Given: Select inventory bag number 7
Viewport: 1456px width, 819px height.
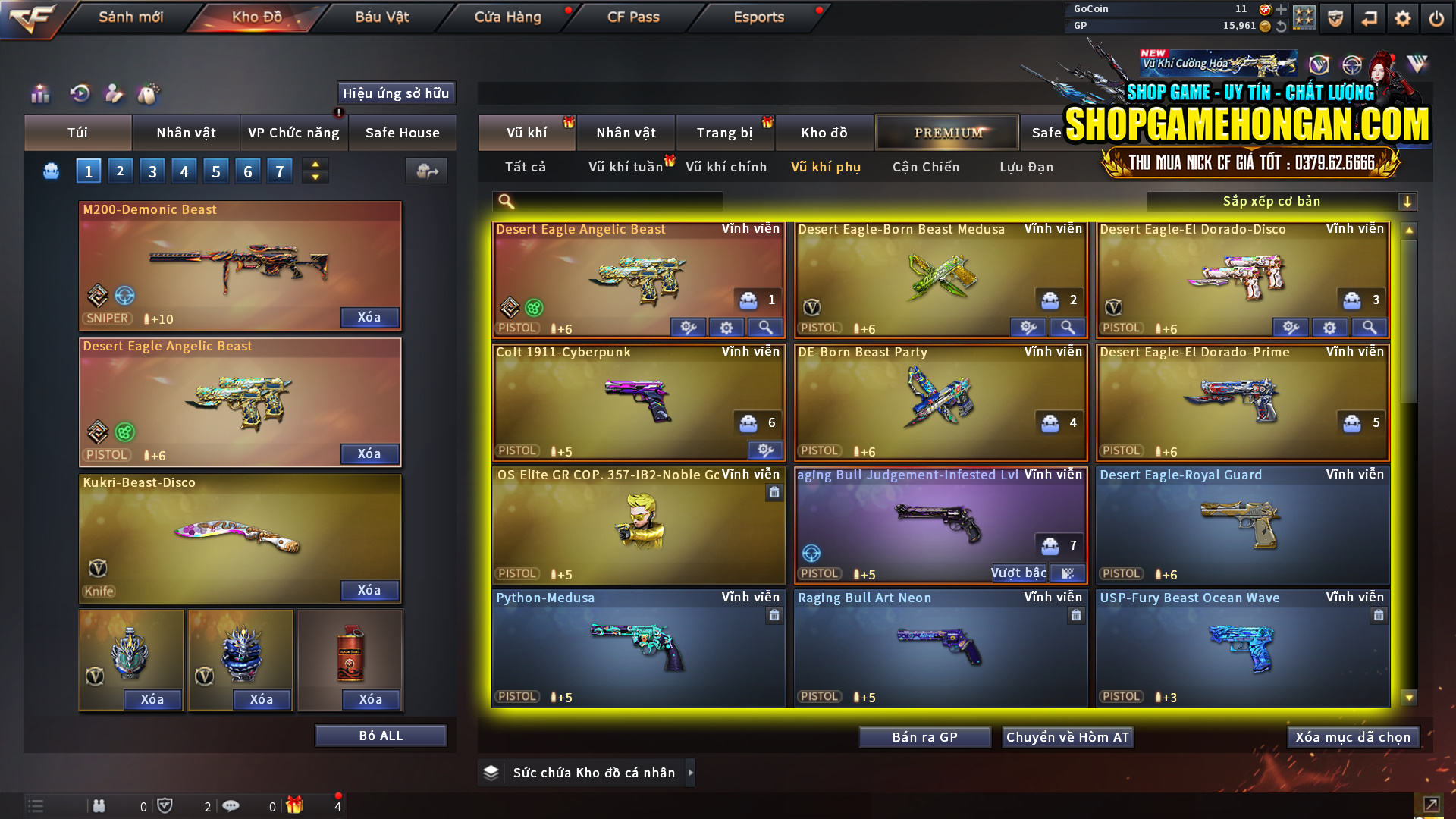Looking at the screenshot, I should (x=280, y=170).
